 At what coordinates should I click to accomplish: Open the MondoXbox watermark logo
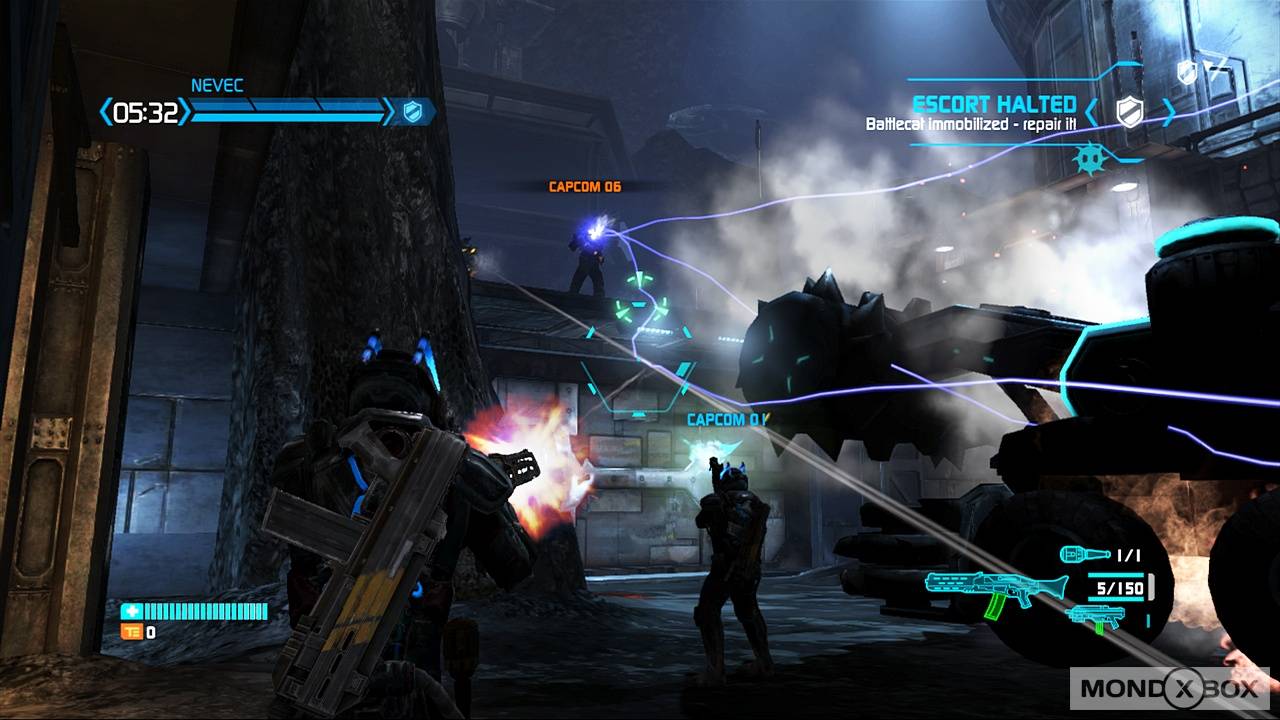pos(1169,688)
